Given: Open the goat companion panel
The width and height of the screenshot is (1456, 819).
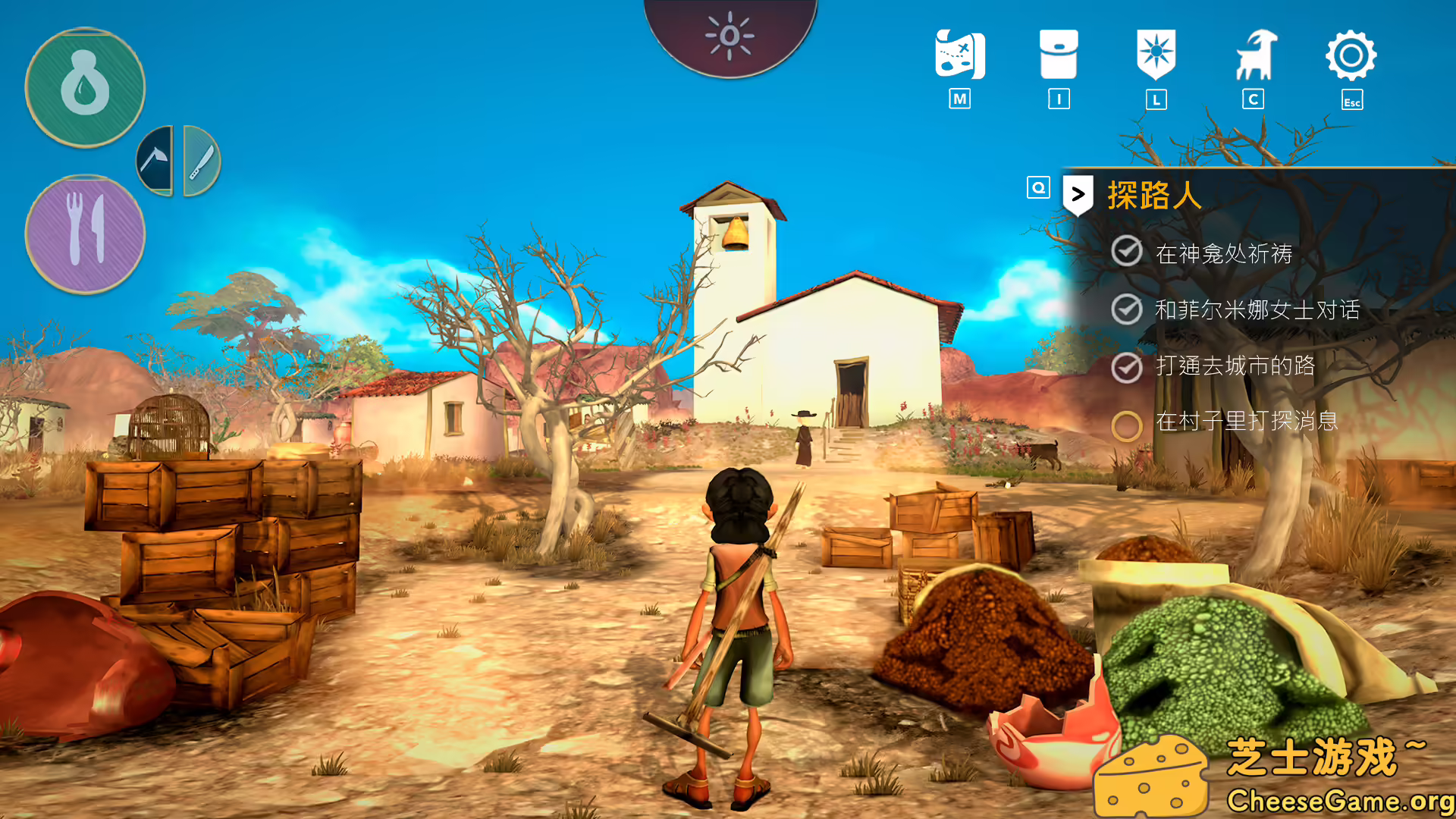Looking at the screenshot, I should 1253,55.
